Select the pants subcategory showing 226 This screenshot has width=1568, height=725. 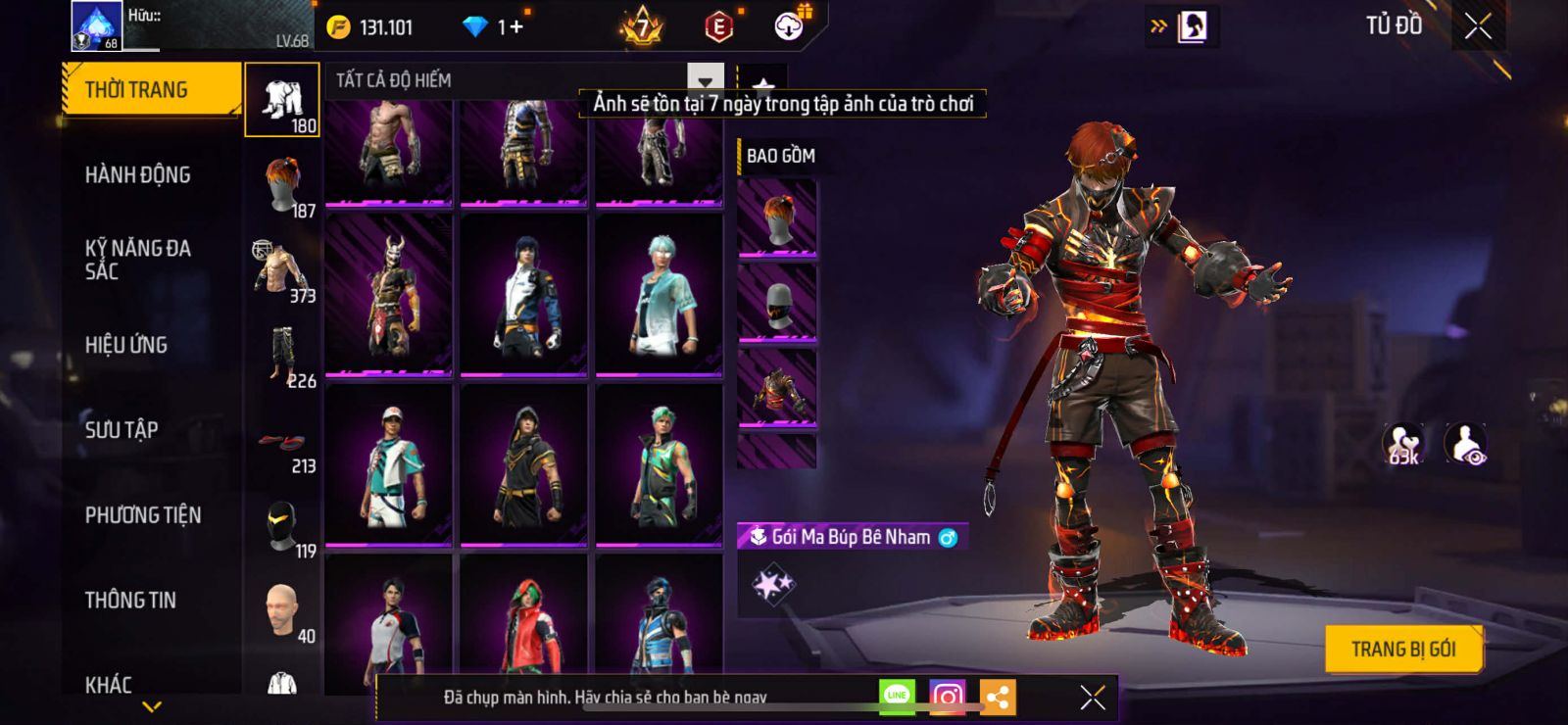[283, 356]
